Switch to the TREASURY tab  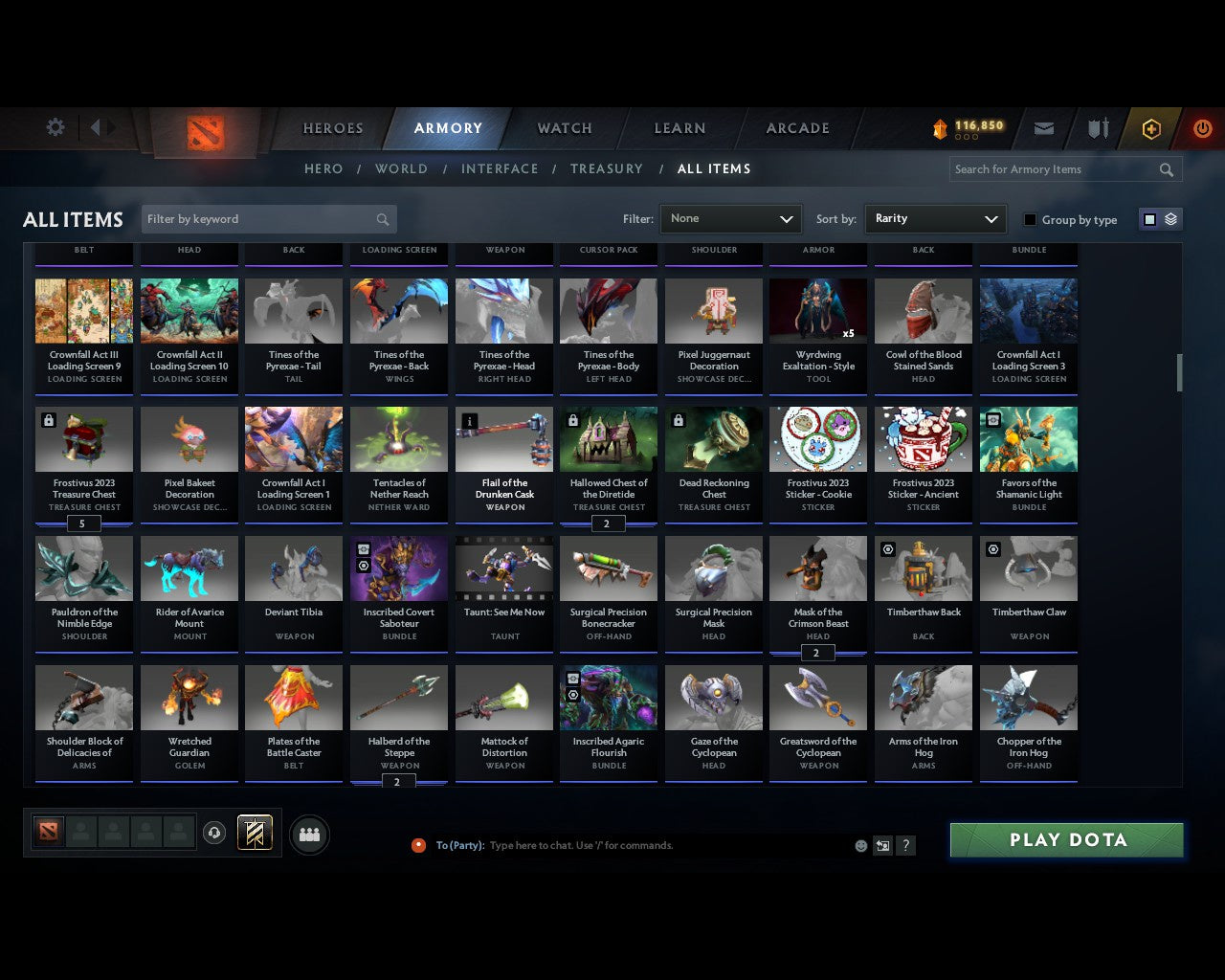[x=606, y=168]
